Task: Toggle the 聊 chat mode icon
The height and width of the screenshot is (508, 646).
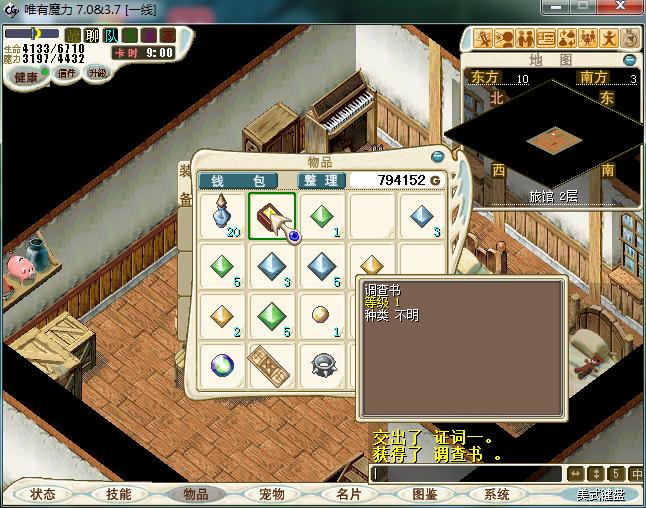Action: [92, 35]
